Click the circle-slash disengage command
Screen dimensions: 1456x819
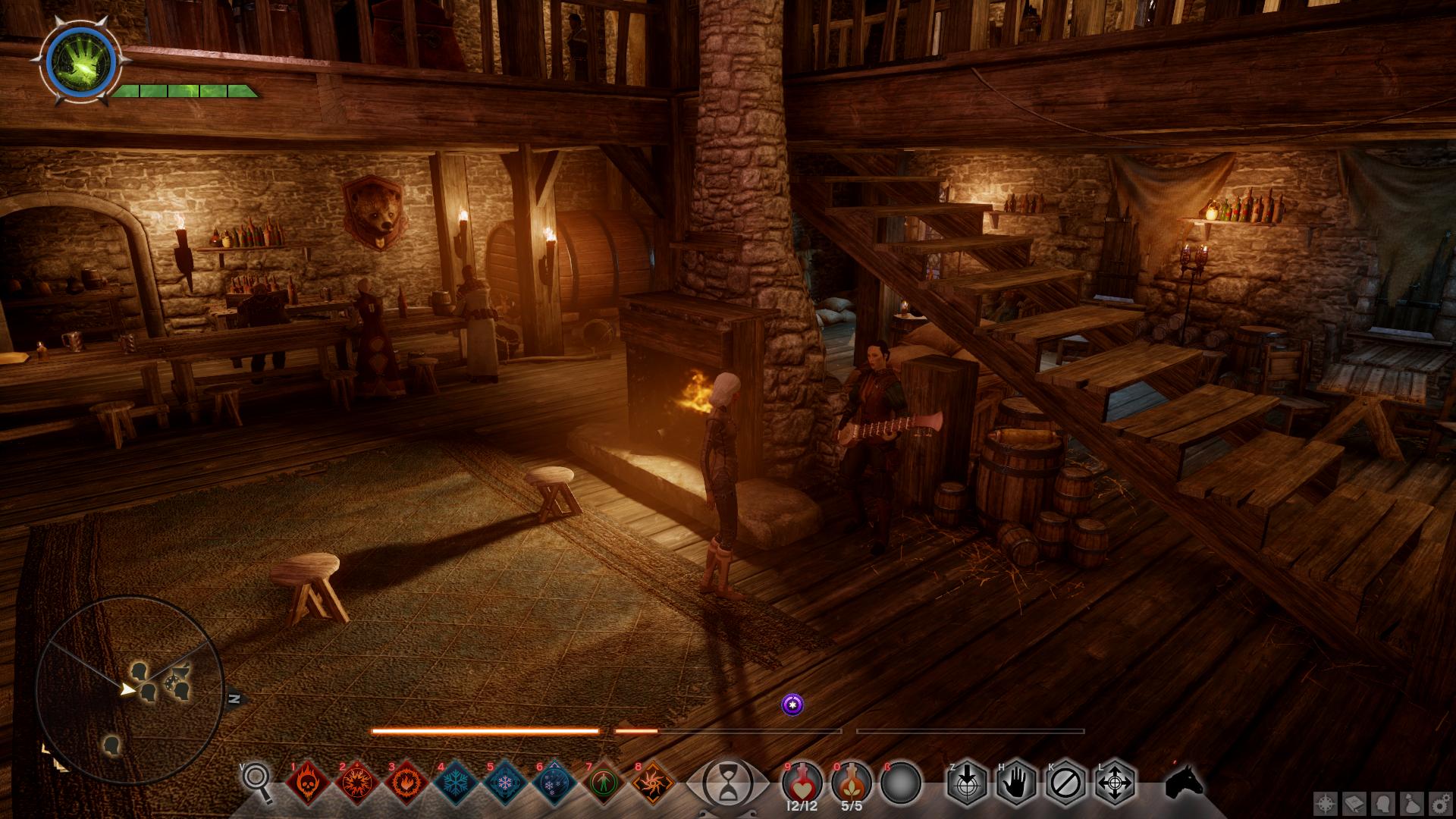pos(1065,782)
